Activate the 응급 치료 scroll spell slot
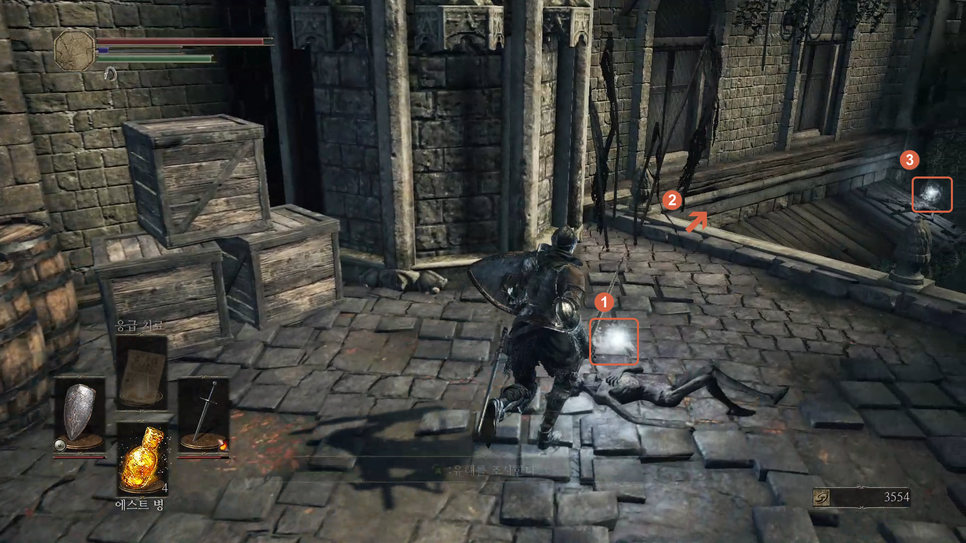Image resolution: width=966 pixels, height=543 pixels. click(140, 370)
